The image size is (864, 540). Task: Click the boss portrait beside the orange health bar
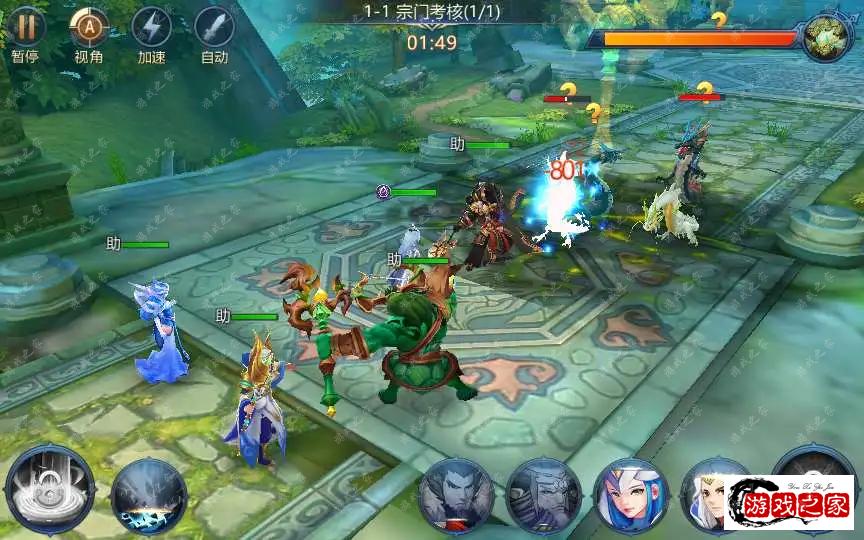coord(826,38)
